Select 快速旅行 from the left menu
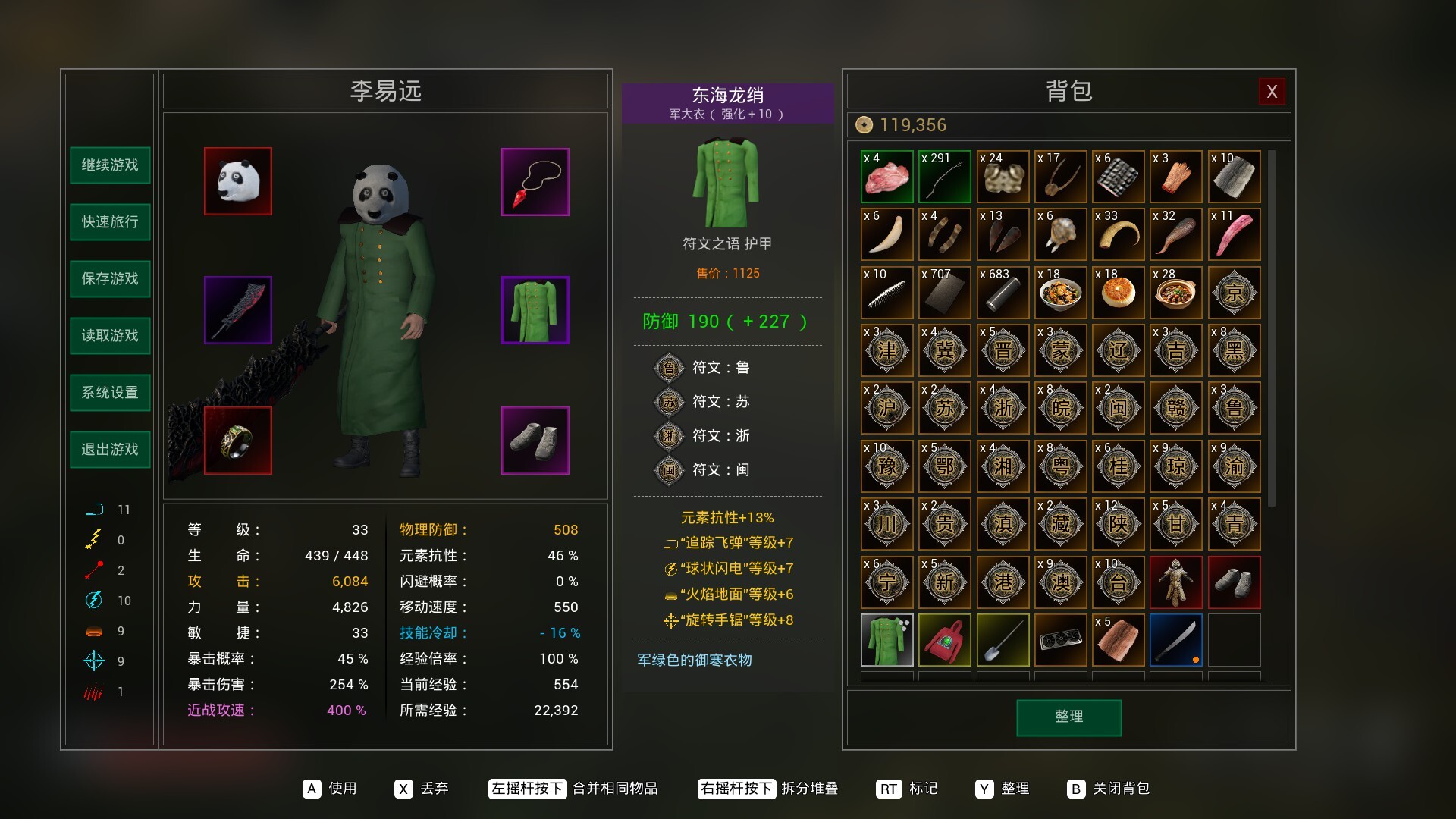 (109, 222)
